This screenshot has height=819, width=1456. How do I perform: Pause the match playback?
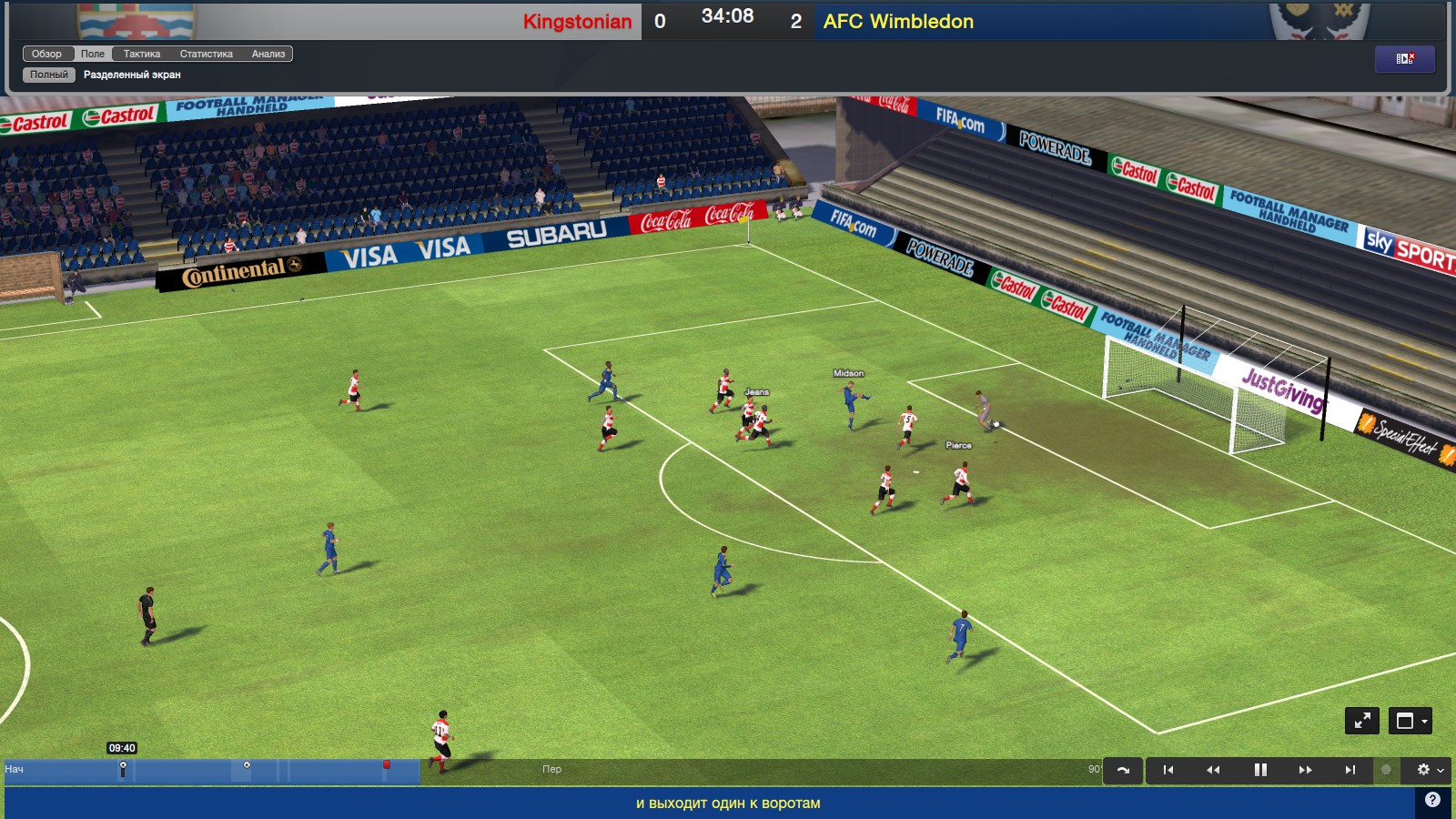(1260, 770)
